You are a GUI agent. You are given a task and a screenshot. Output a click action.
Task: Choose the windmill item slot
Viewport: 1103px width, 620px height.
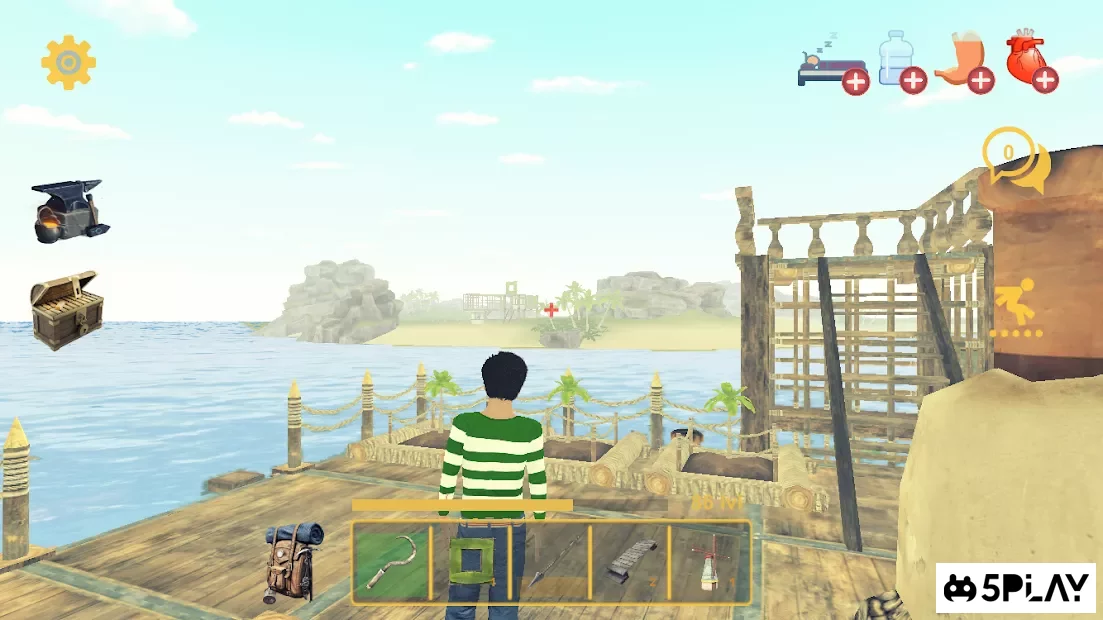pyautogui.click(x=709, y=564)
